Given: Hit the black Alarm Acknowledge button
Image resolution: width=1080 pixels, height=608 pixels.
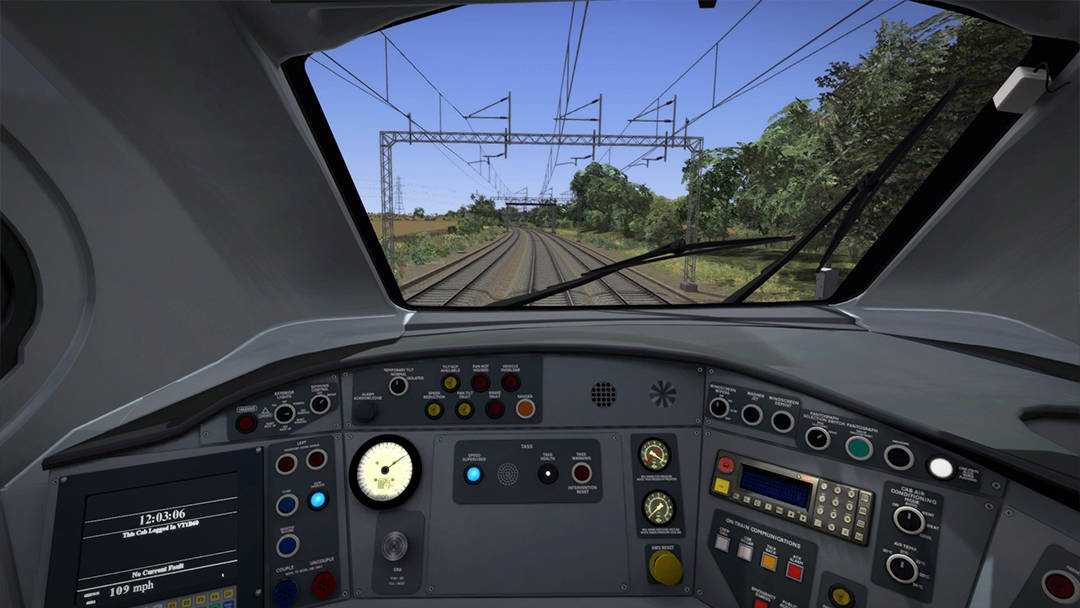Looking at the screenshot, I should pos(366,410).
